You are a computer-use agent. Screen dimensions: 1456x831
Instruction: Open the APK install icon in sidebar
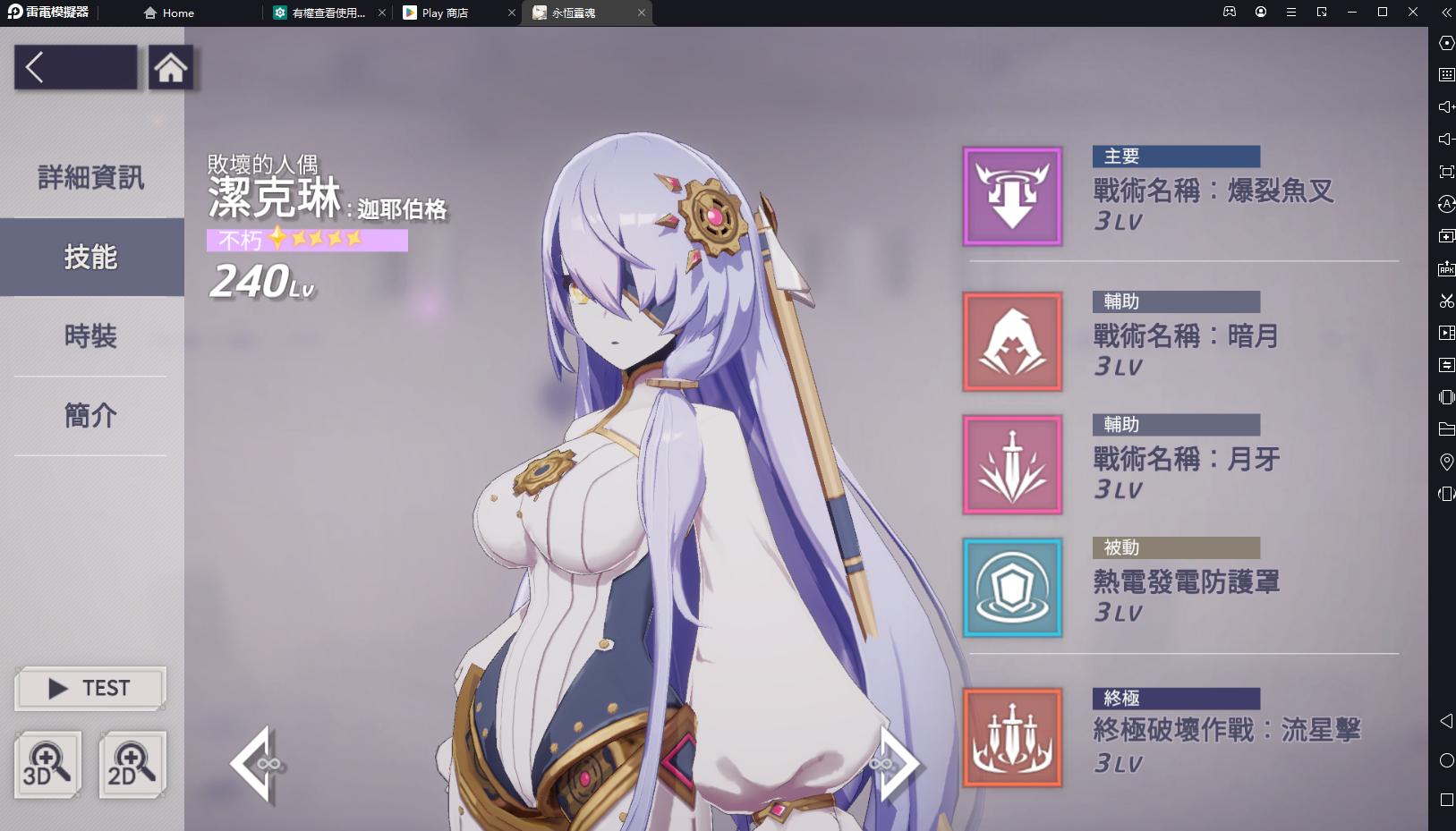tap(1447, 268)
